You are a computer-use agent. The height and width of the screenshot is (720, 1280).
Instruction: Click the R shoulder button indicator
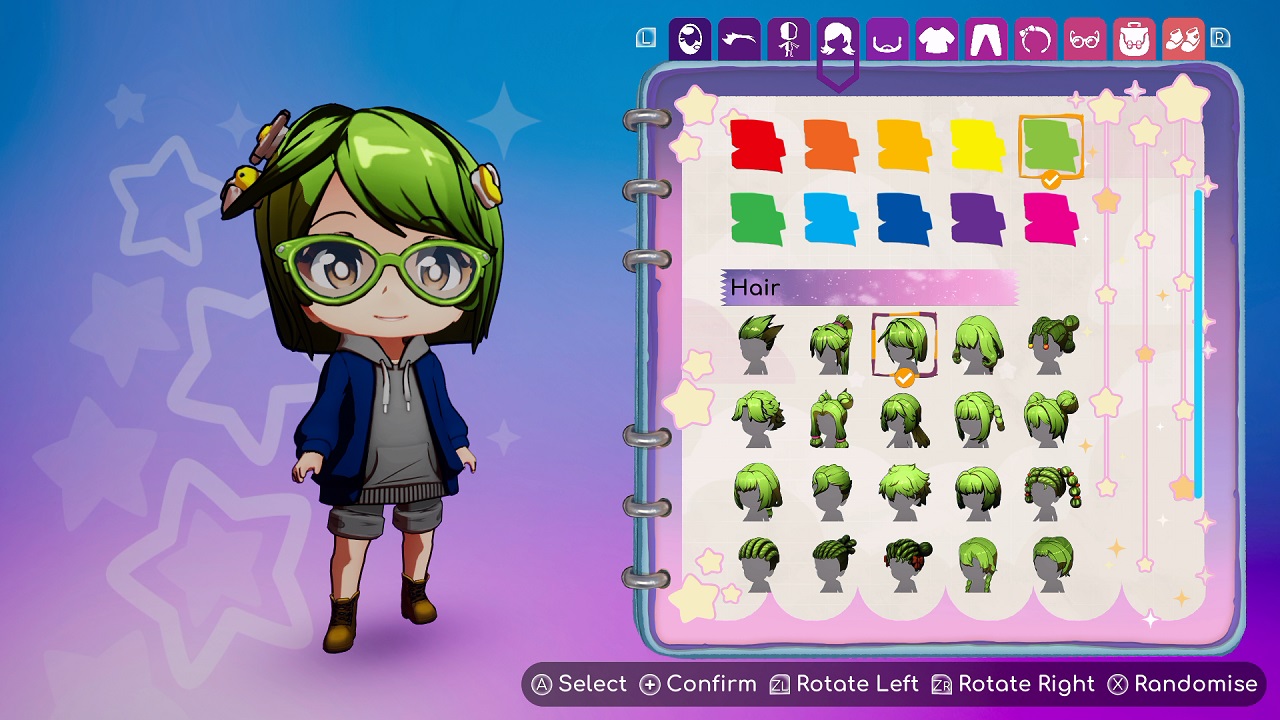[x=1222, y=37]
